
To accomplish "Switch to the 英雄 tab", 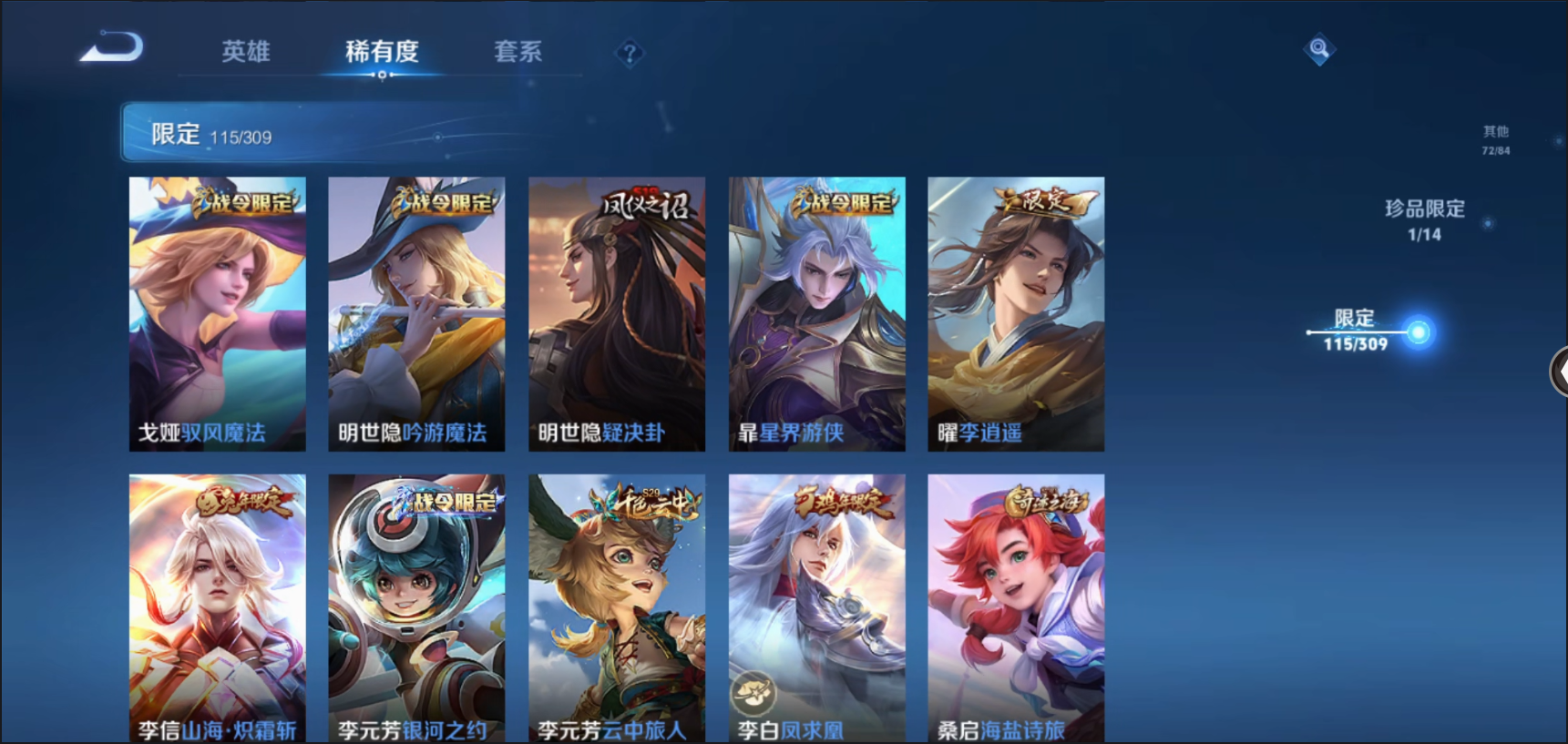I will pyautogui.click(x=245, y=52).
